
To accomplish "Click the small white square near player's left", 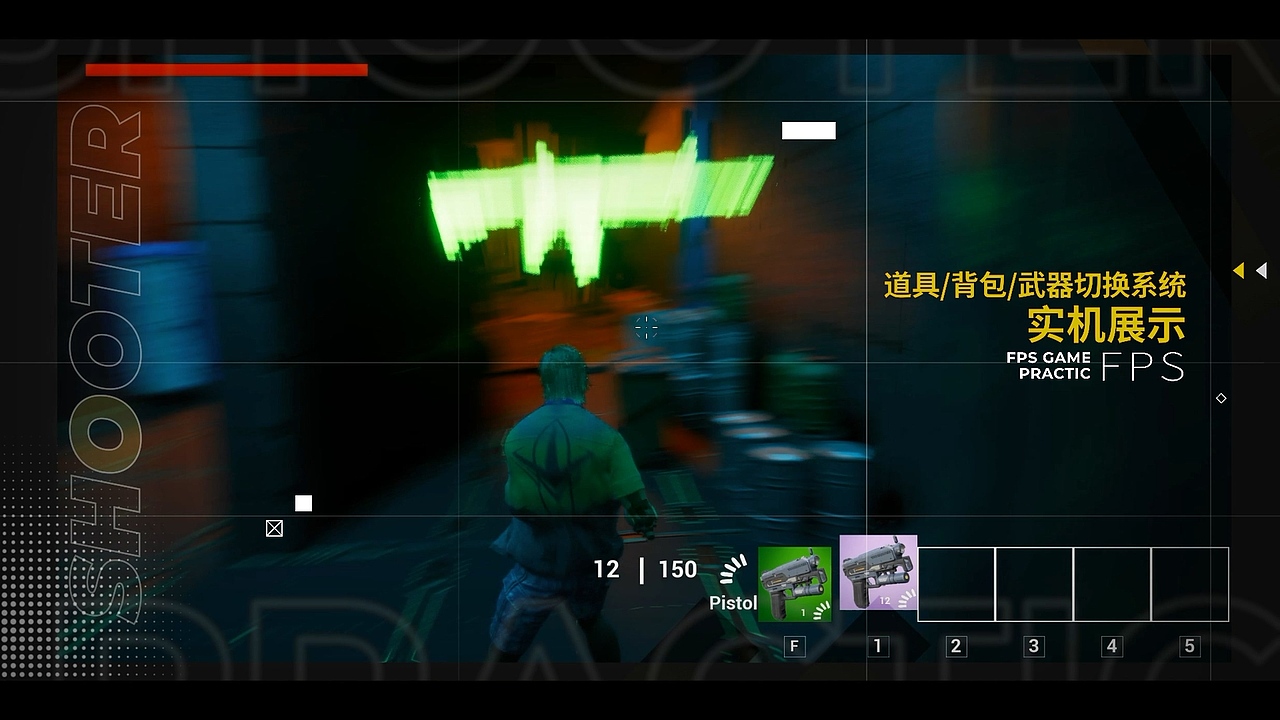I will (303, 502).
